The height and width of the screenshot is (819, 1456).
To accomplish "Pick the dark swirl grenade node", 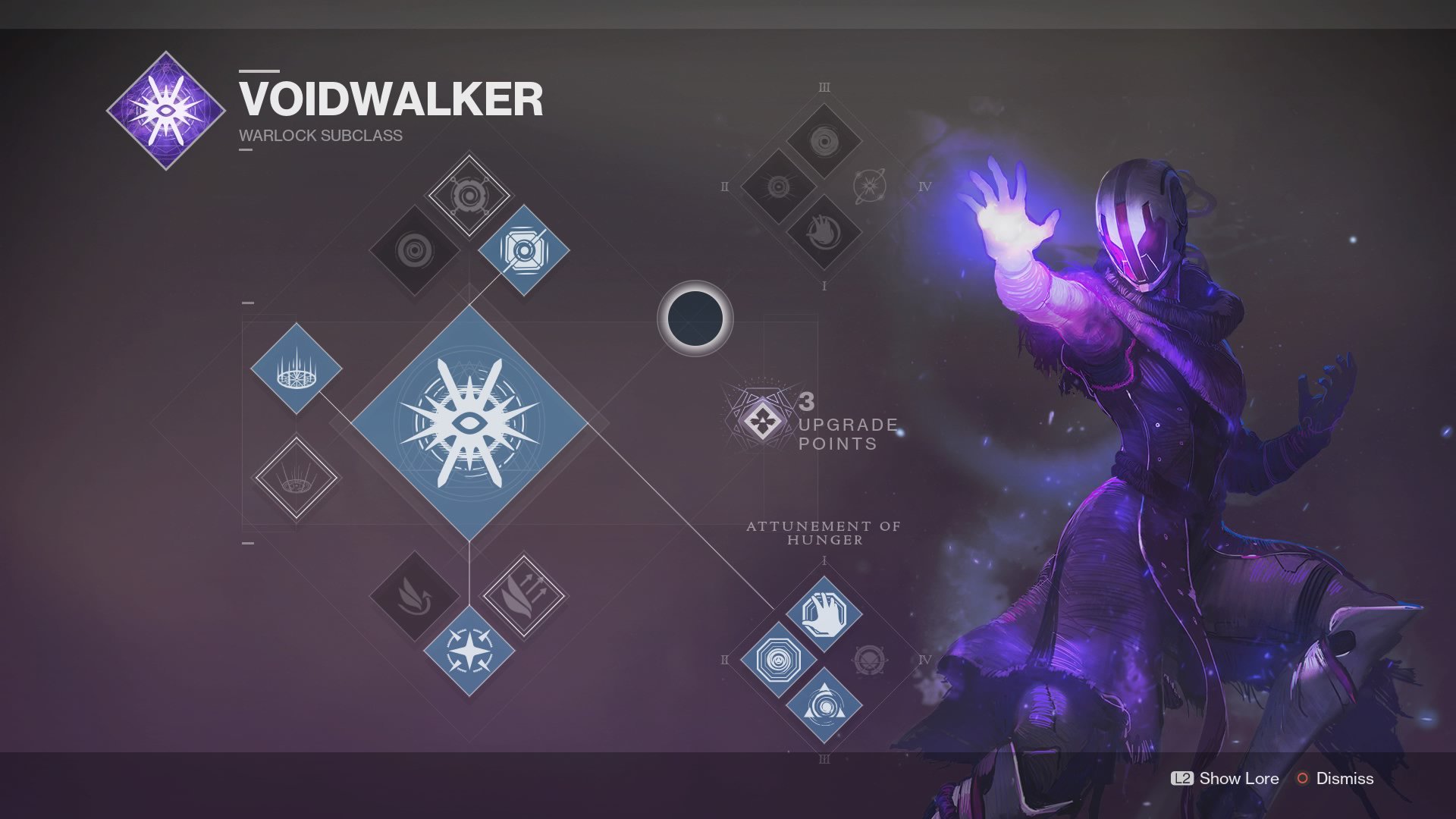I will click(415, 249).
